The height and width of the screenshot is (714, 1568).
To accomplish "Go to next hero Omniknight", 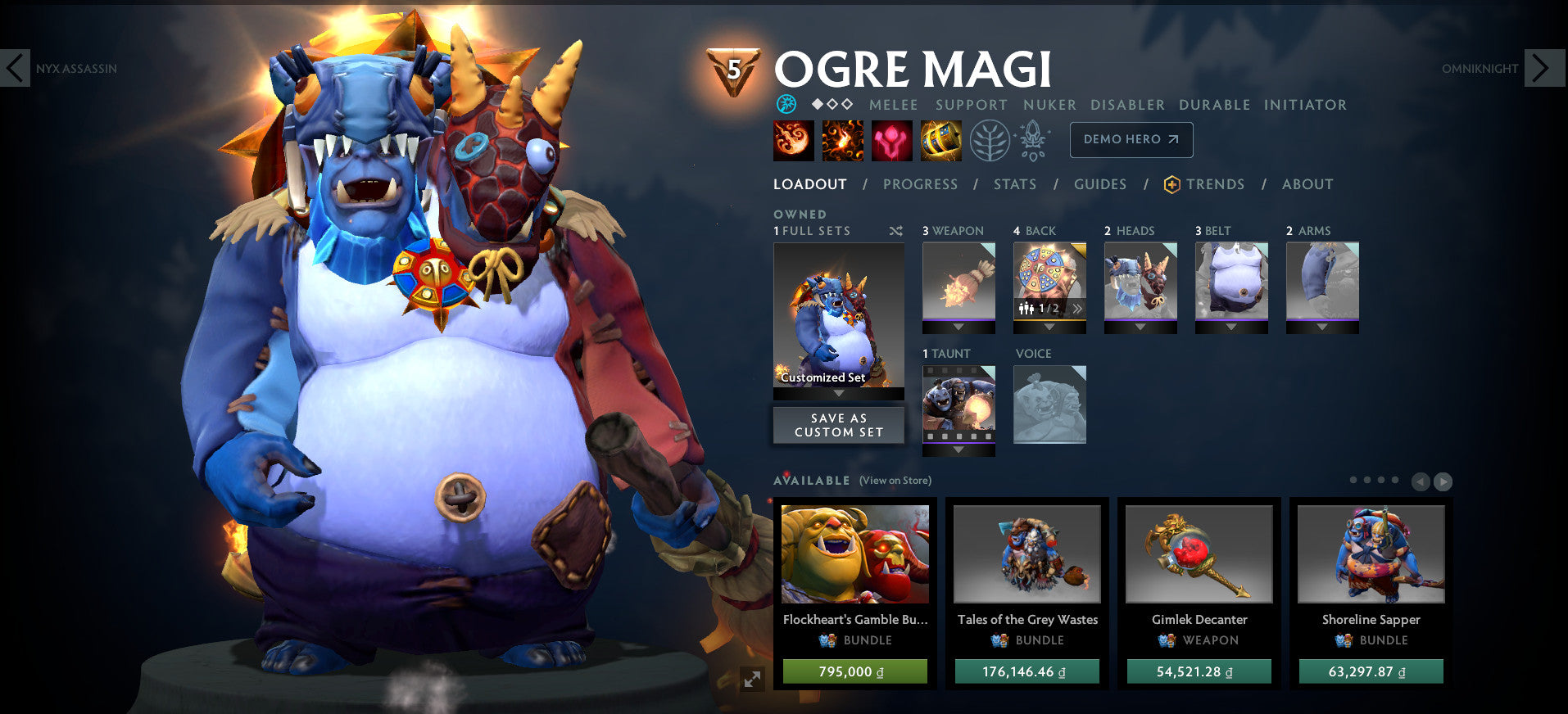I will pos(1543,68).
